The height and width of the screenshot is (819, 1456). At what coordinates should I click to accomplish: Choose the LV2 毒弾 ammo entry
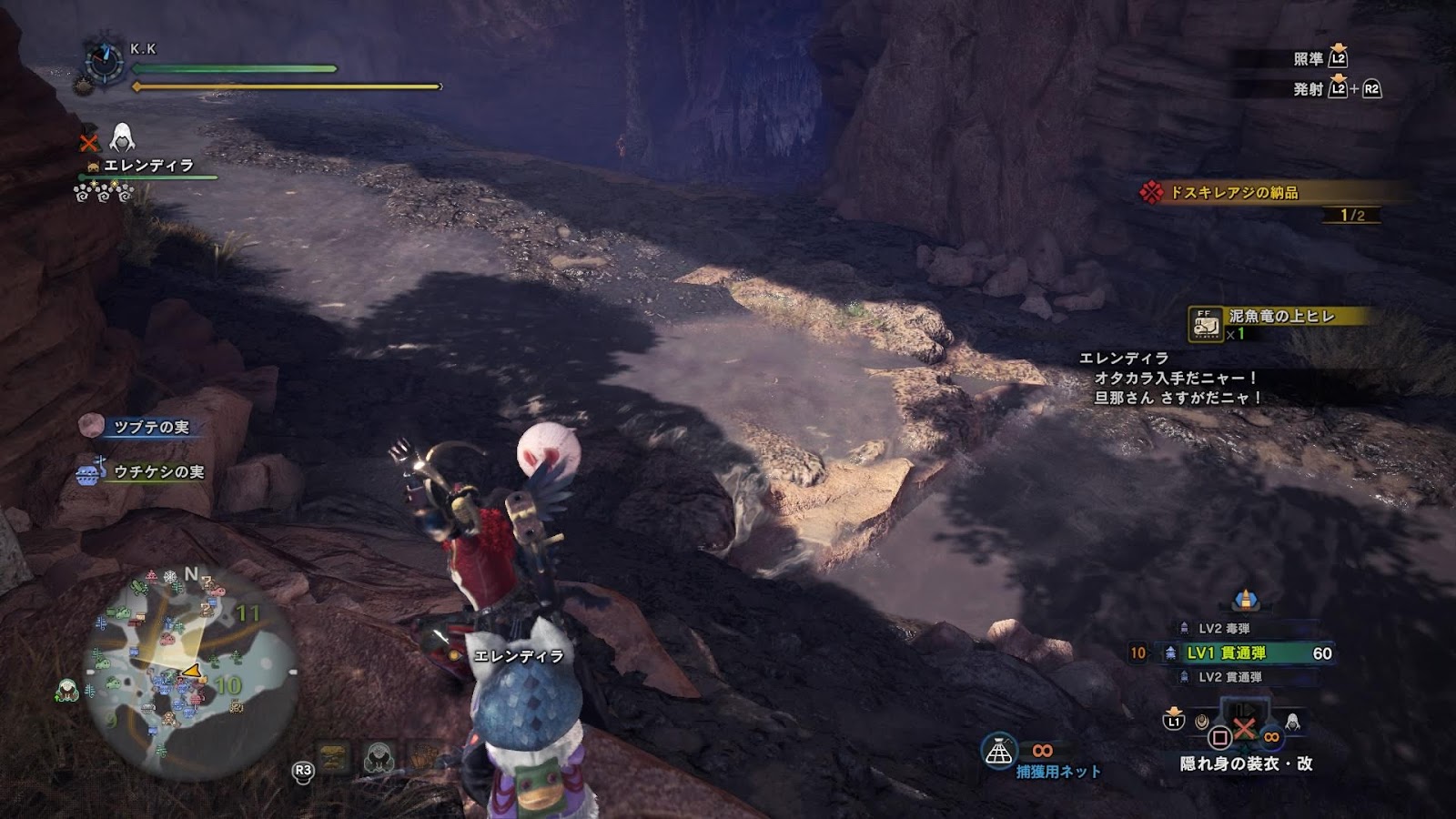[1224, 628]
